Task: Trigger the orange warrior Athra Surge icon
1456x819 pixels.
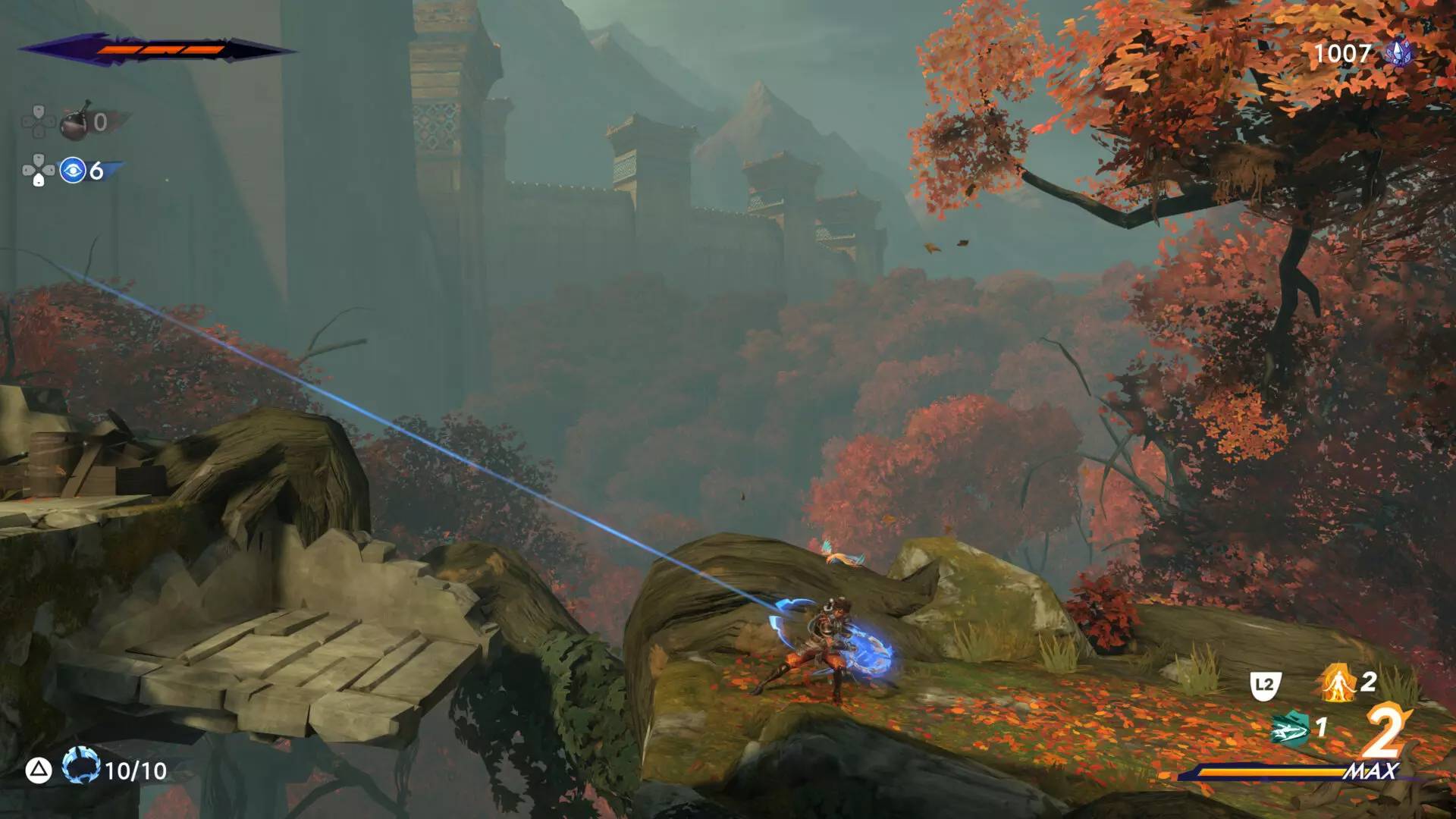Action: pyautogui.click(x=1337, y=682)
